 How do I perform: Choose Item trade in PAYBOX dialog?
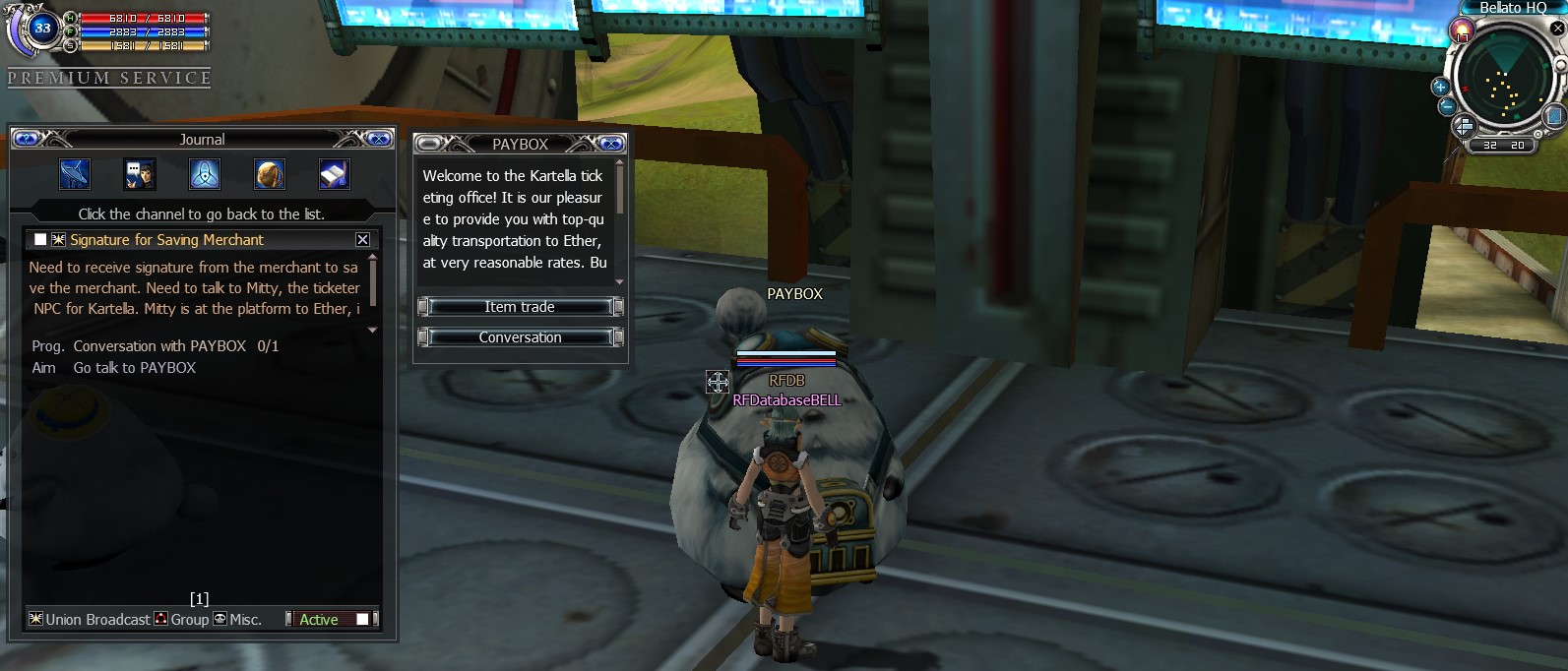pos(520,307)
